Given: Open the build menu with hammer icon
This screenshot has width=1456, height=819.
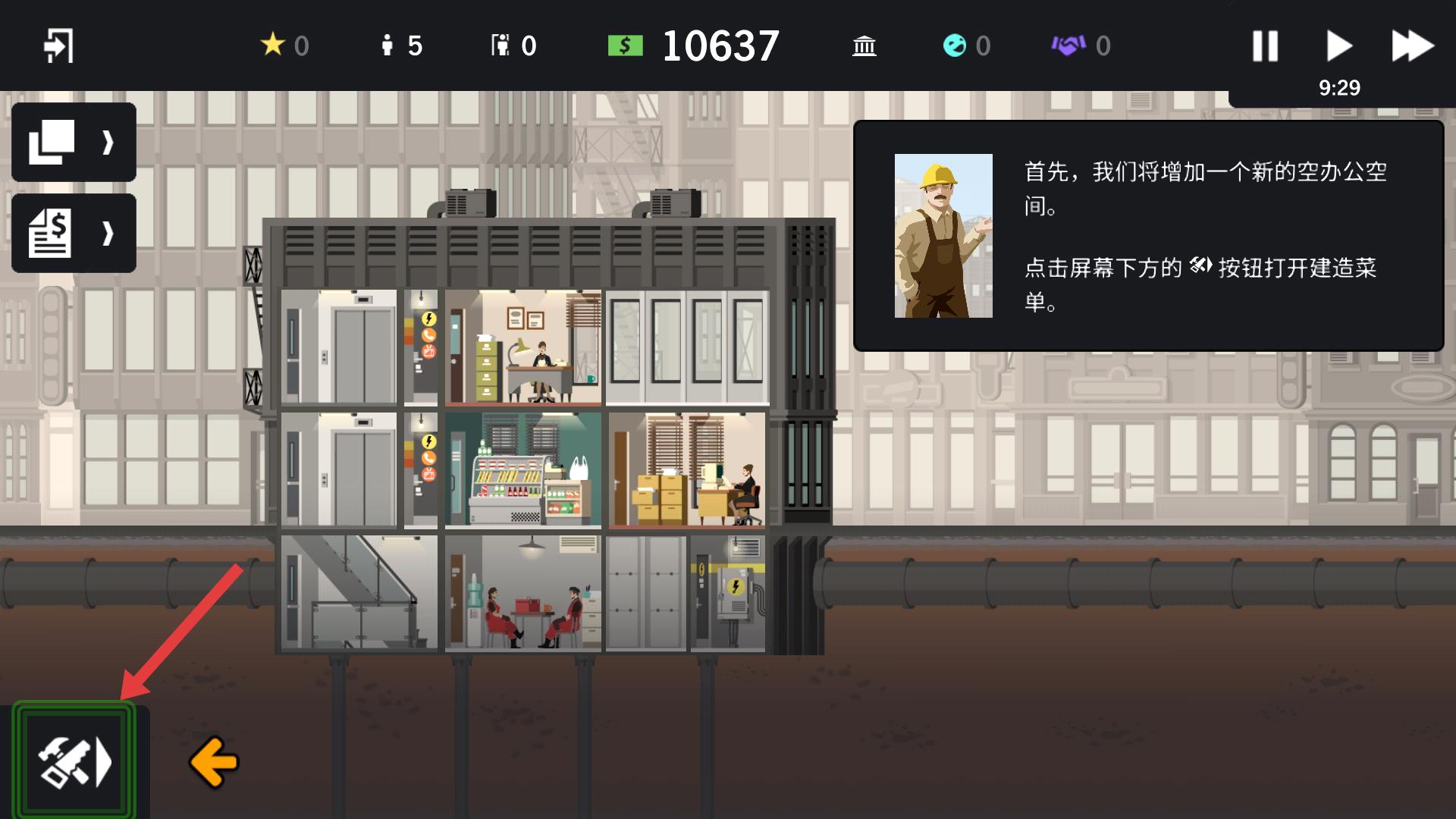Looking at the screenshot, I should click(74, 761).
